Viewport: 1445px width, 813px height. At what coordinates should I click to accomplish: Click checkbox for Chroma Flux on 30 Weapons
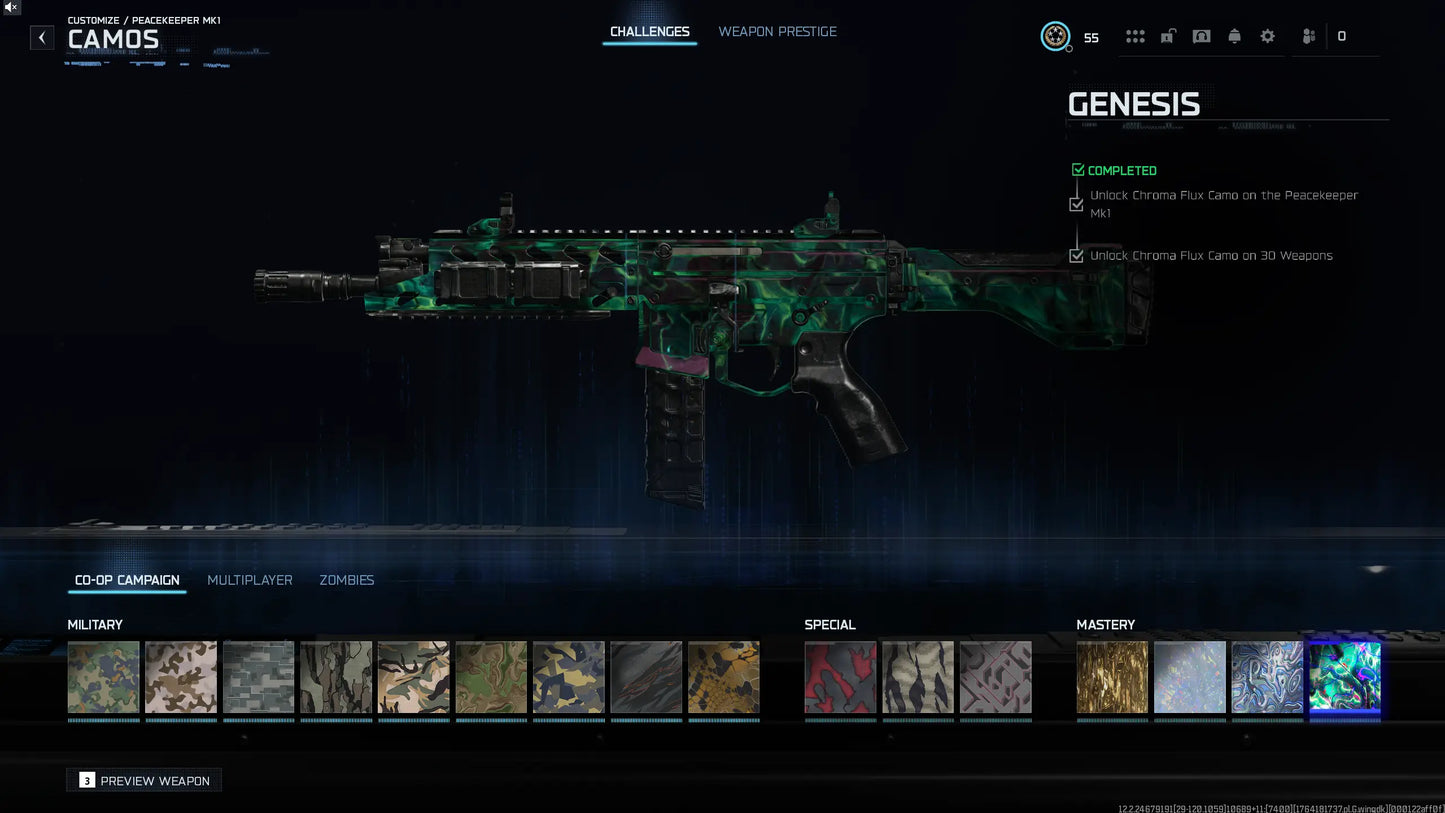(1076, 255)
